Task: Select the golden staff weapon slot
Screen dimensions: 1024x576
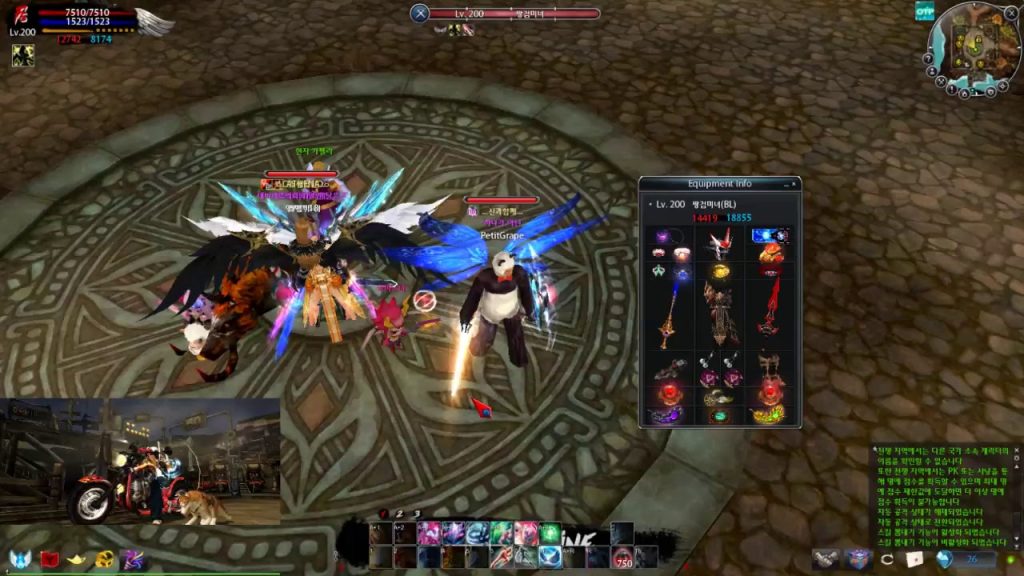Action: coord(667,312)
